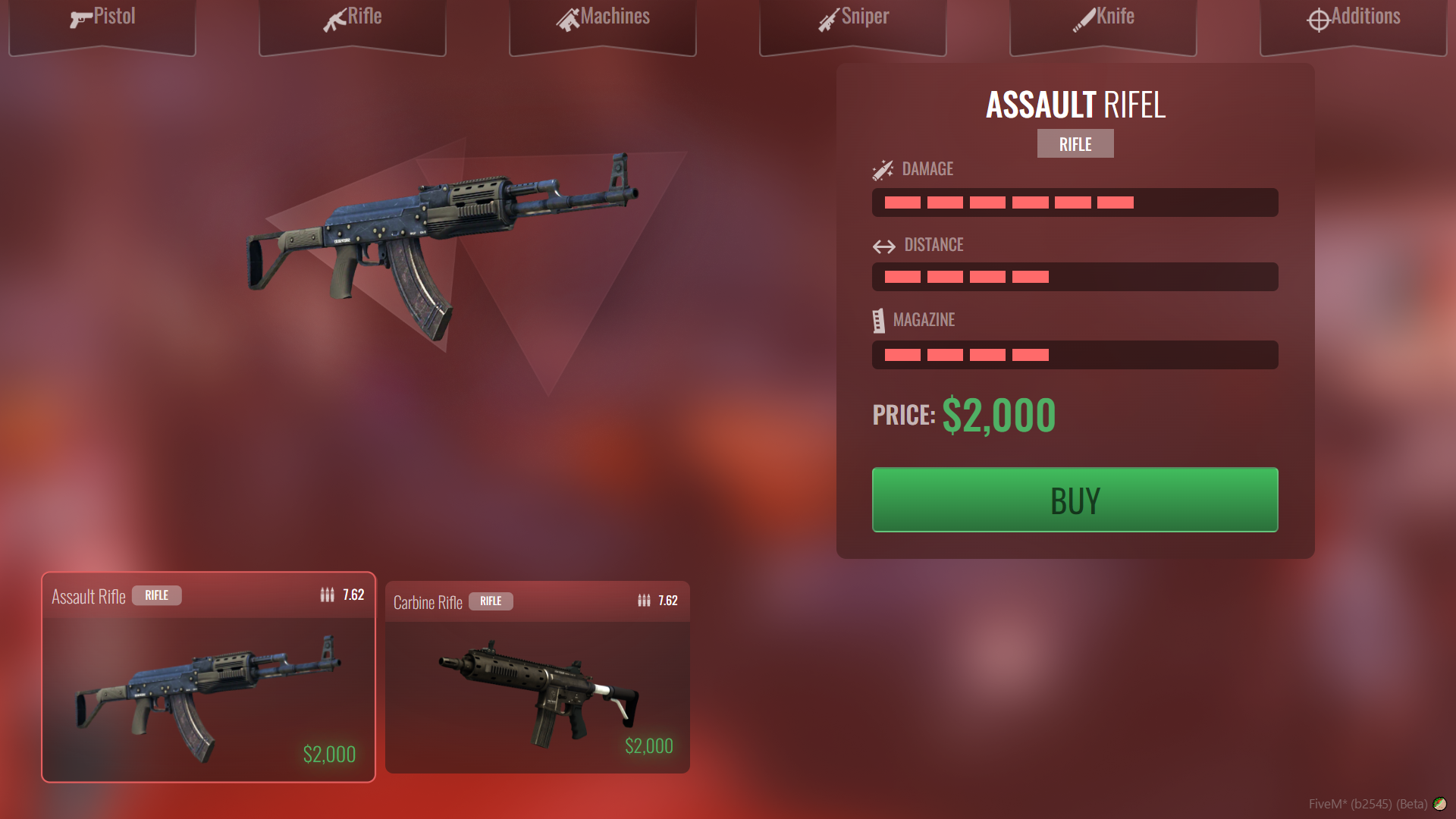Select the Pistol category icon
The image size is (1456, 819).
(x=78, y=17)
